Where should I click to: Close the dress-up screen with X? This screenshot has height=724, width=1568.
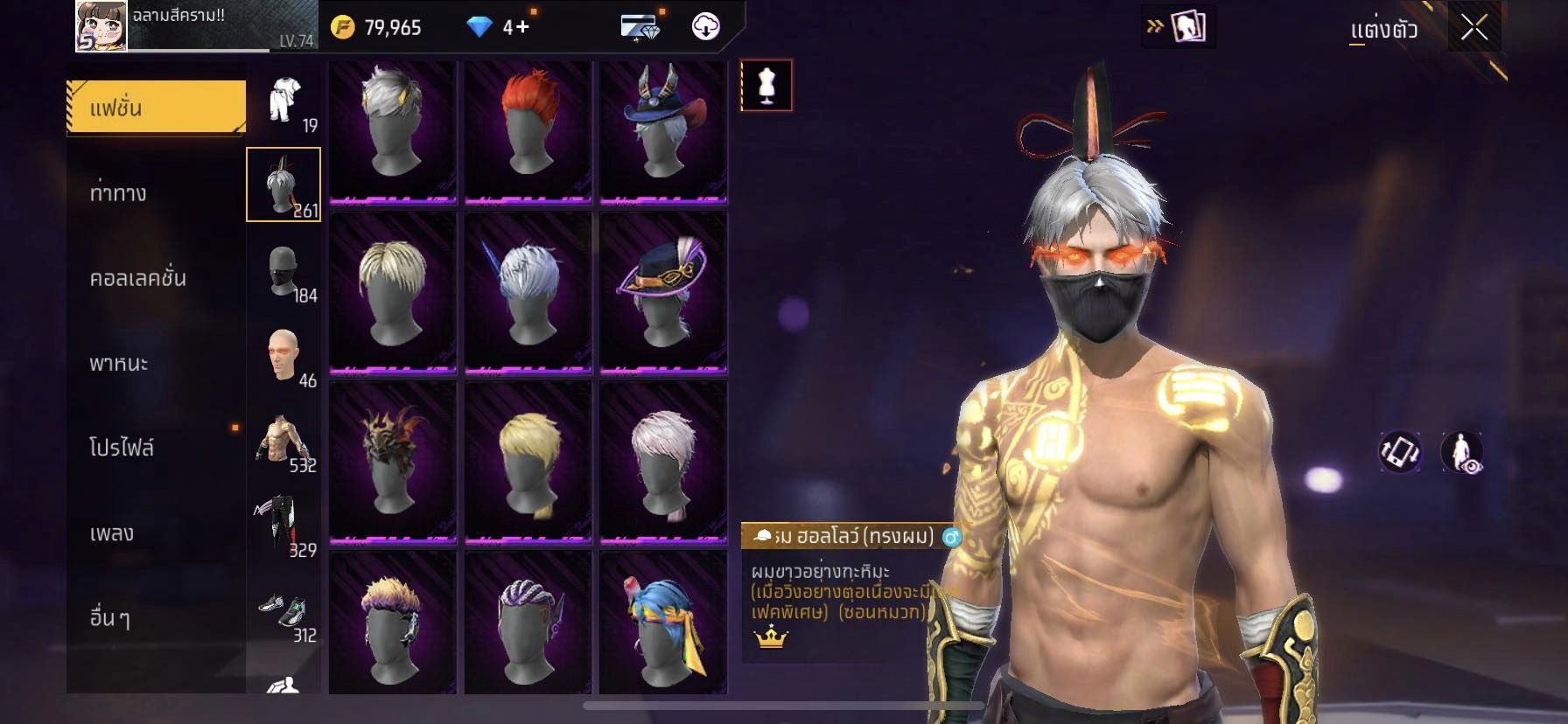[1473, 29]
